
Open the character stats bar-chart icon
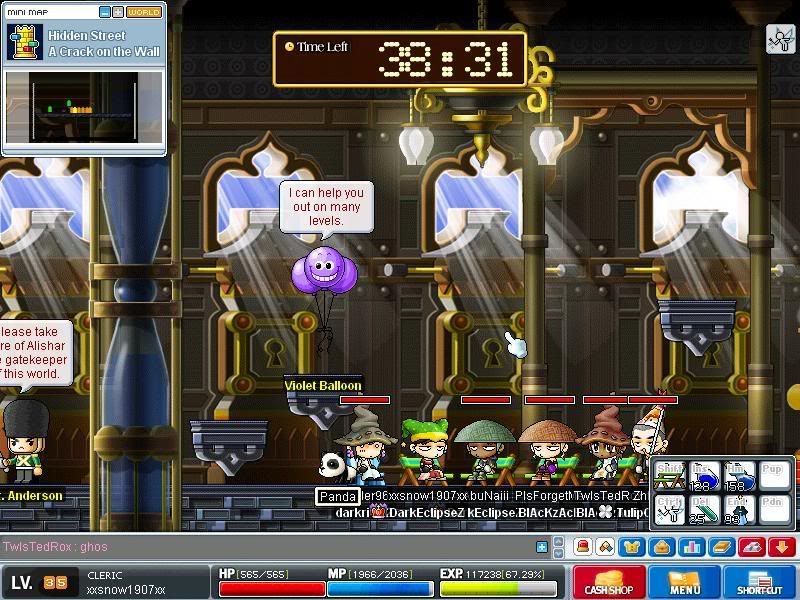pos(689,547)
